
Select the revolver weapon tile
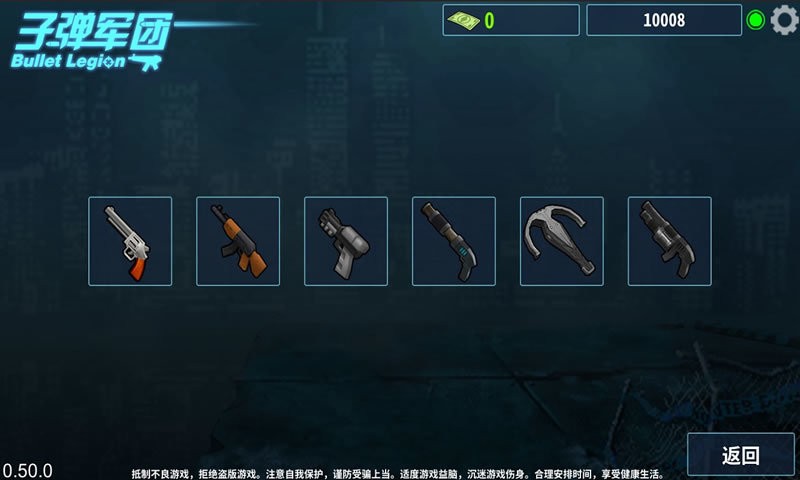click(x=130, y=241)
